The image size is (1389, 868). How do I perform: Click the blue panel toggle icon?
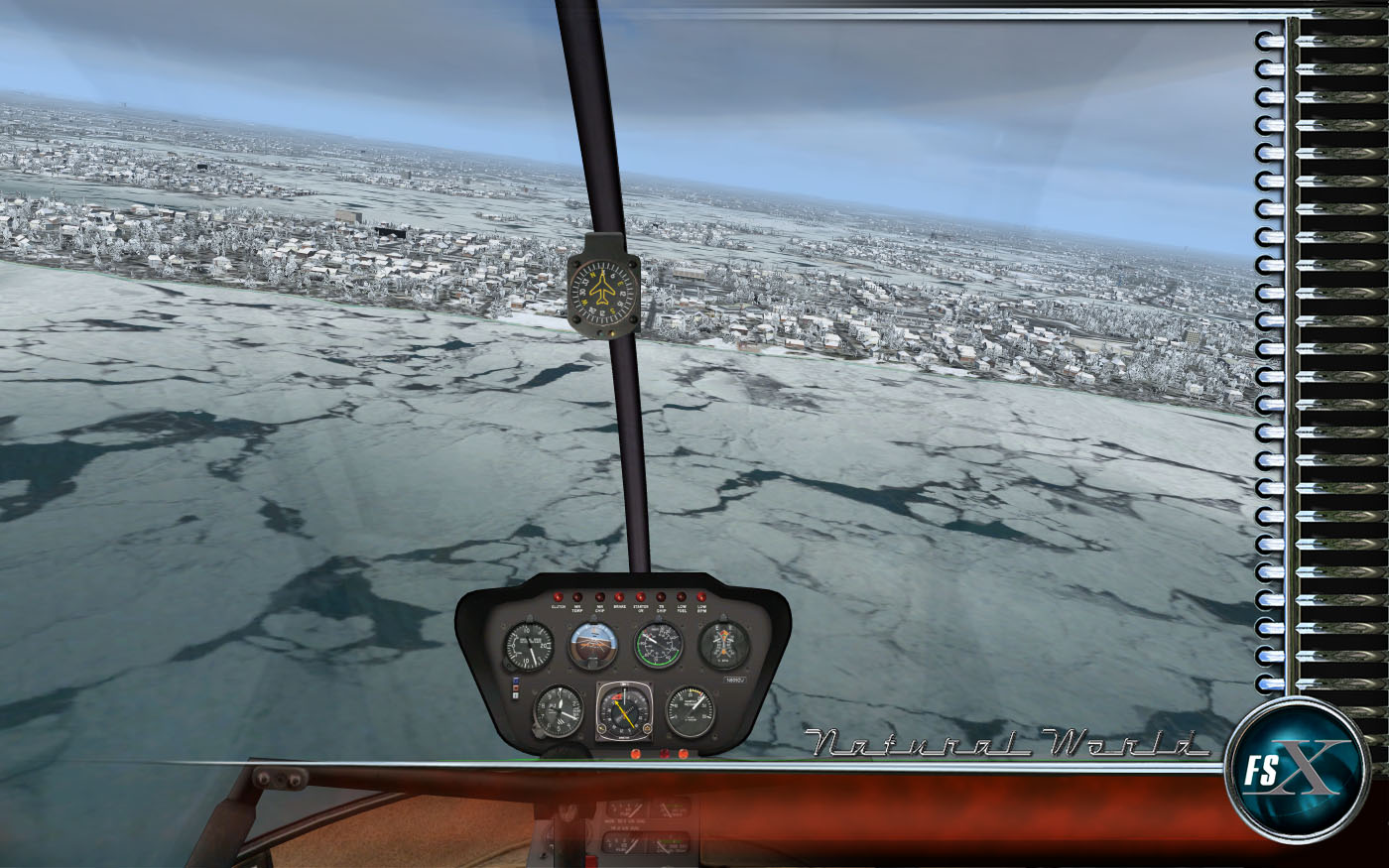(515, 681)
